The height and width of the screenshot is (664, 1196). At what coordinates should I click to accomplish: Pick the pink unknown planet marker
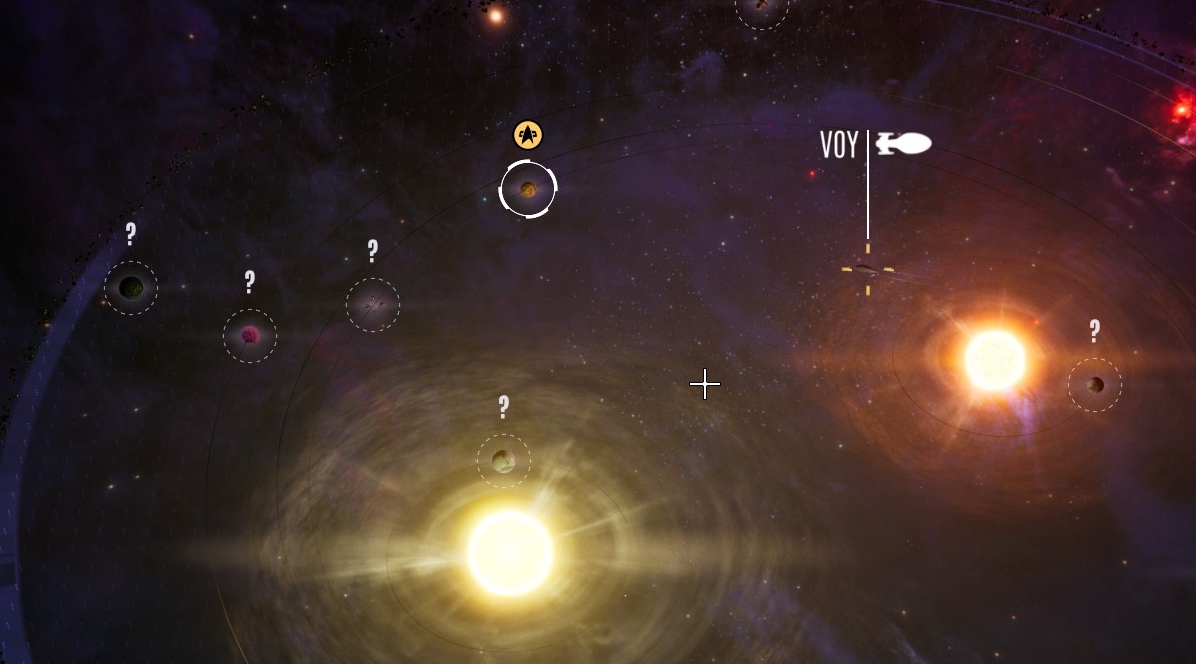250,336
